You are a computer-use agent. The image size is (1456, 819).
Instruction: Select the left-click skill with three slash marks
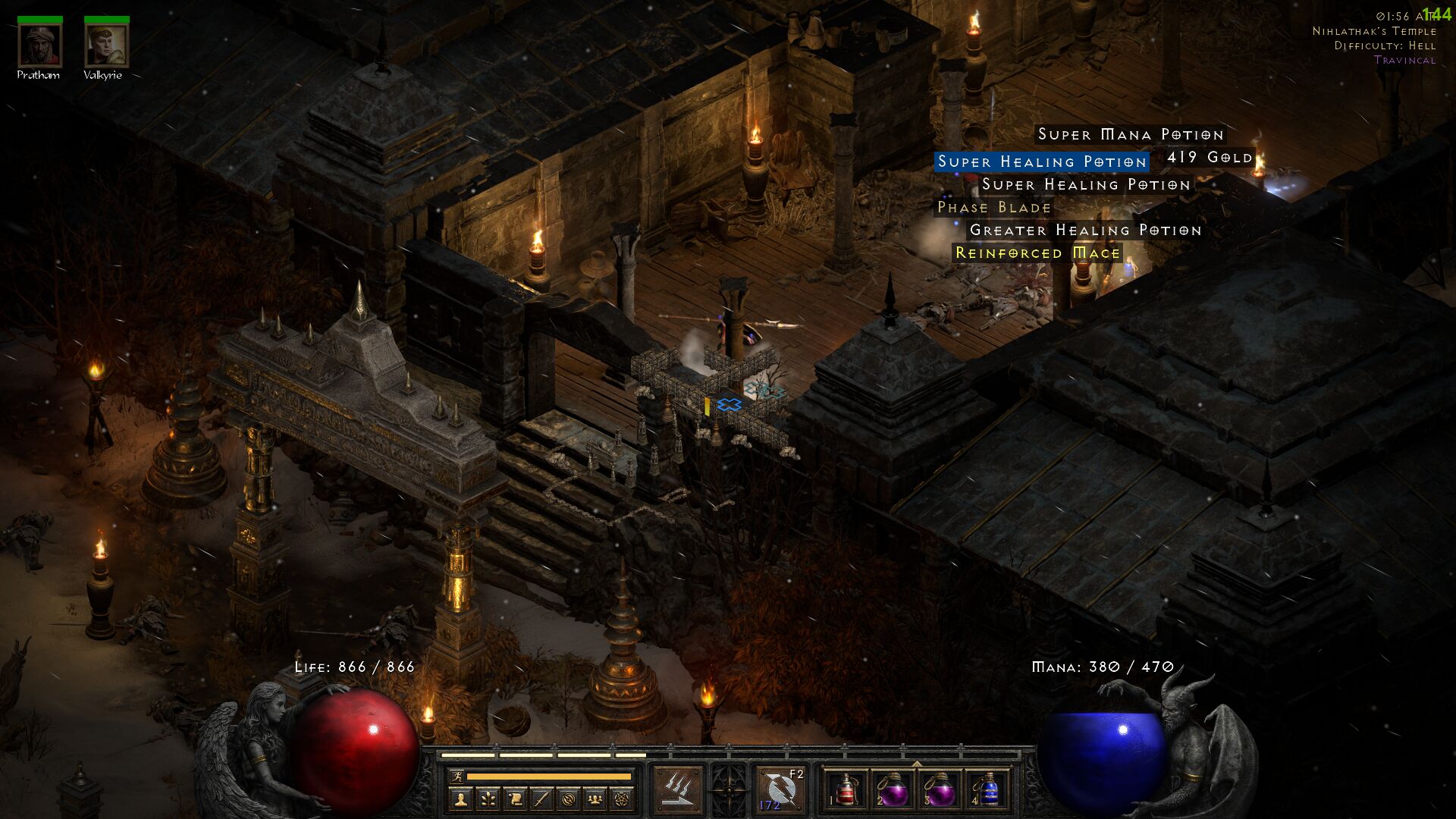(678, 789)
